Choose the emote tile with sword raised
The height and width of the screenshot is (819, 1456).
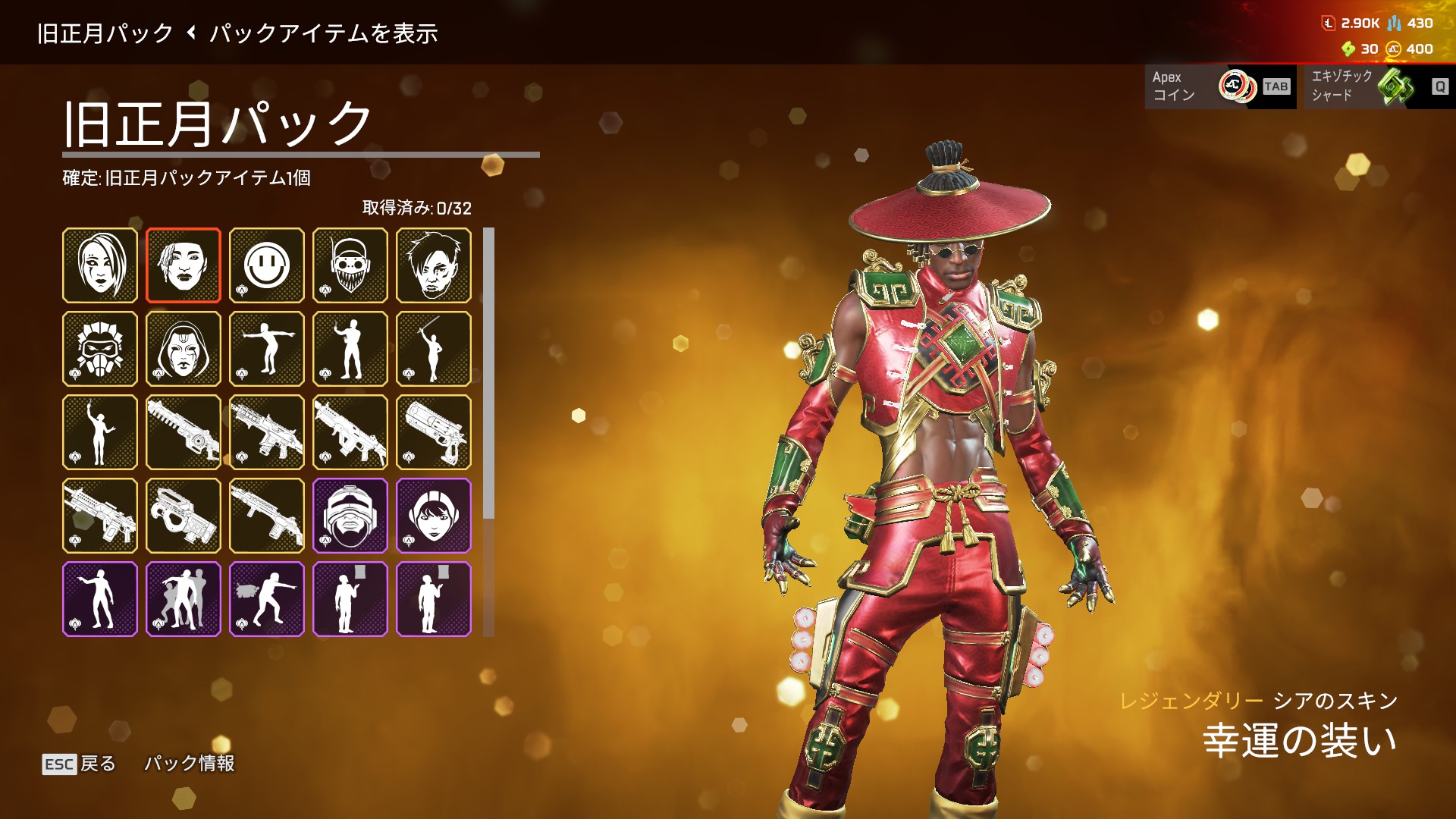[434, 349]
